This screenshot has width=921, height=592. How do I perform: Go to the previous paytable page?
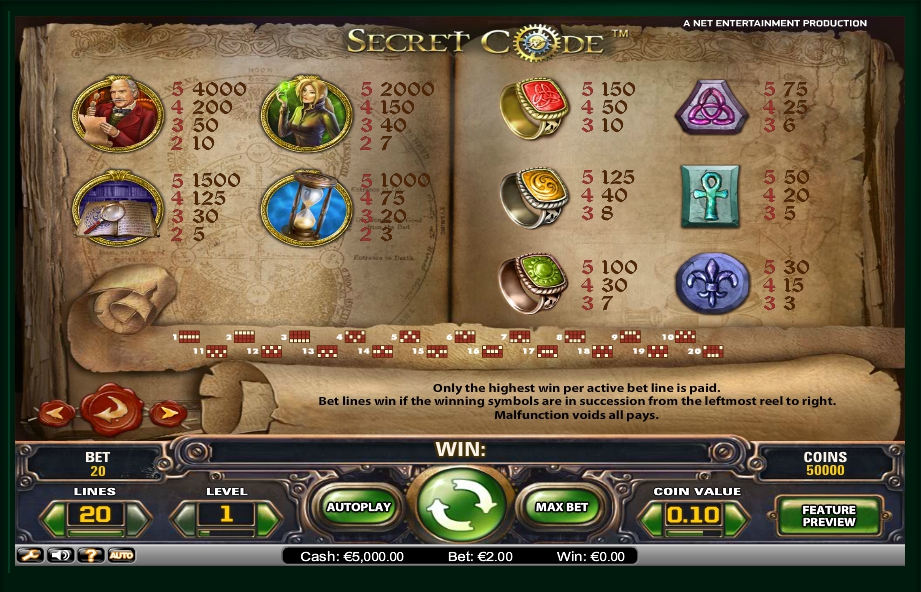(55, 411)
